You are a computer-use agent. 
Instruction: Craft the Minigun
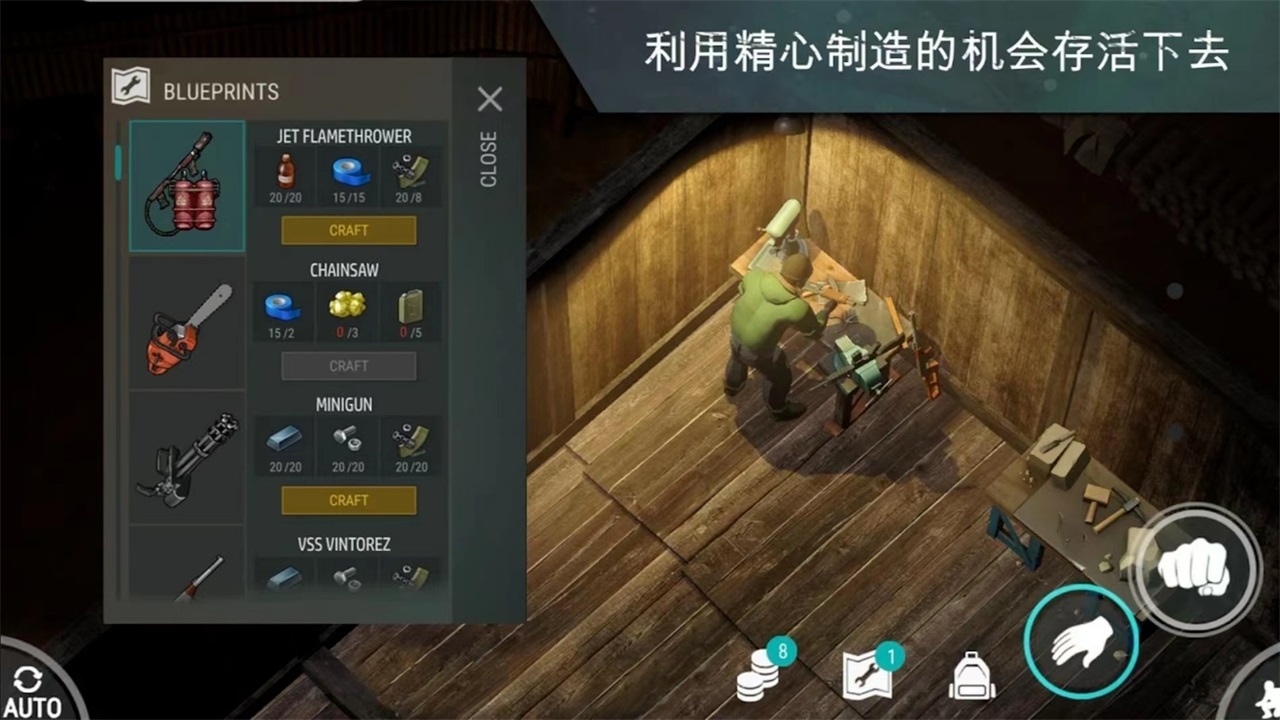click(348, 500)
